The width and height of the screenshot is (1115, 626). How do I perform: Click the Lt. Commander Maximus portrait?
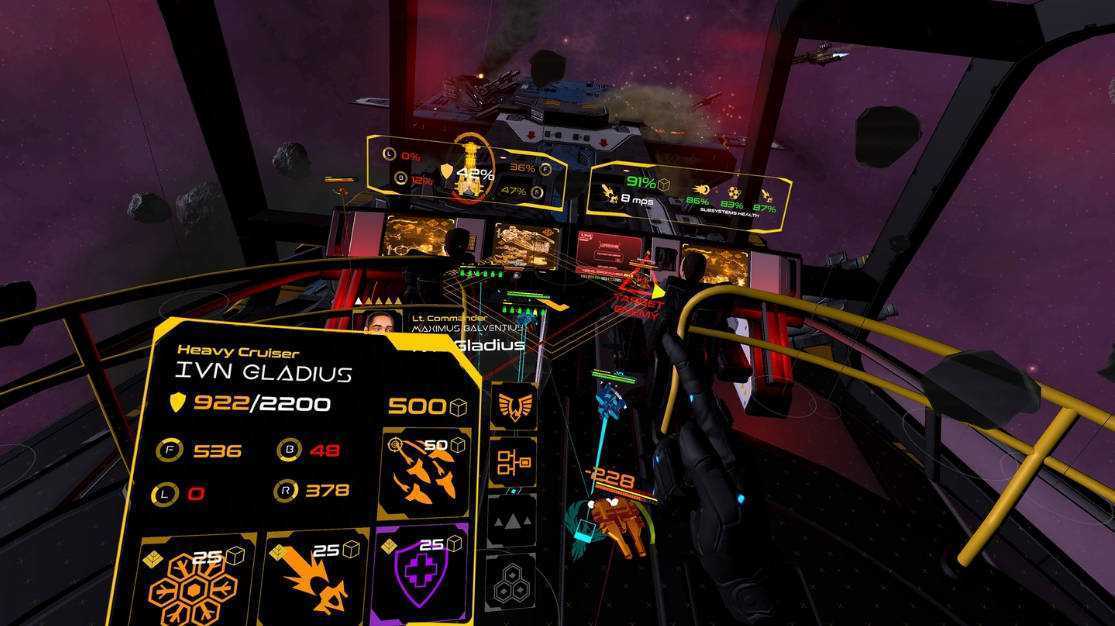(377, 323)
